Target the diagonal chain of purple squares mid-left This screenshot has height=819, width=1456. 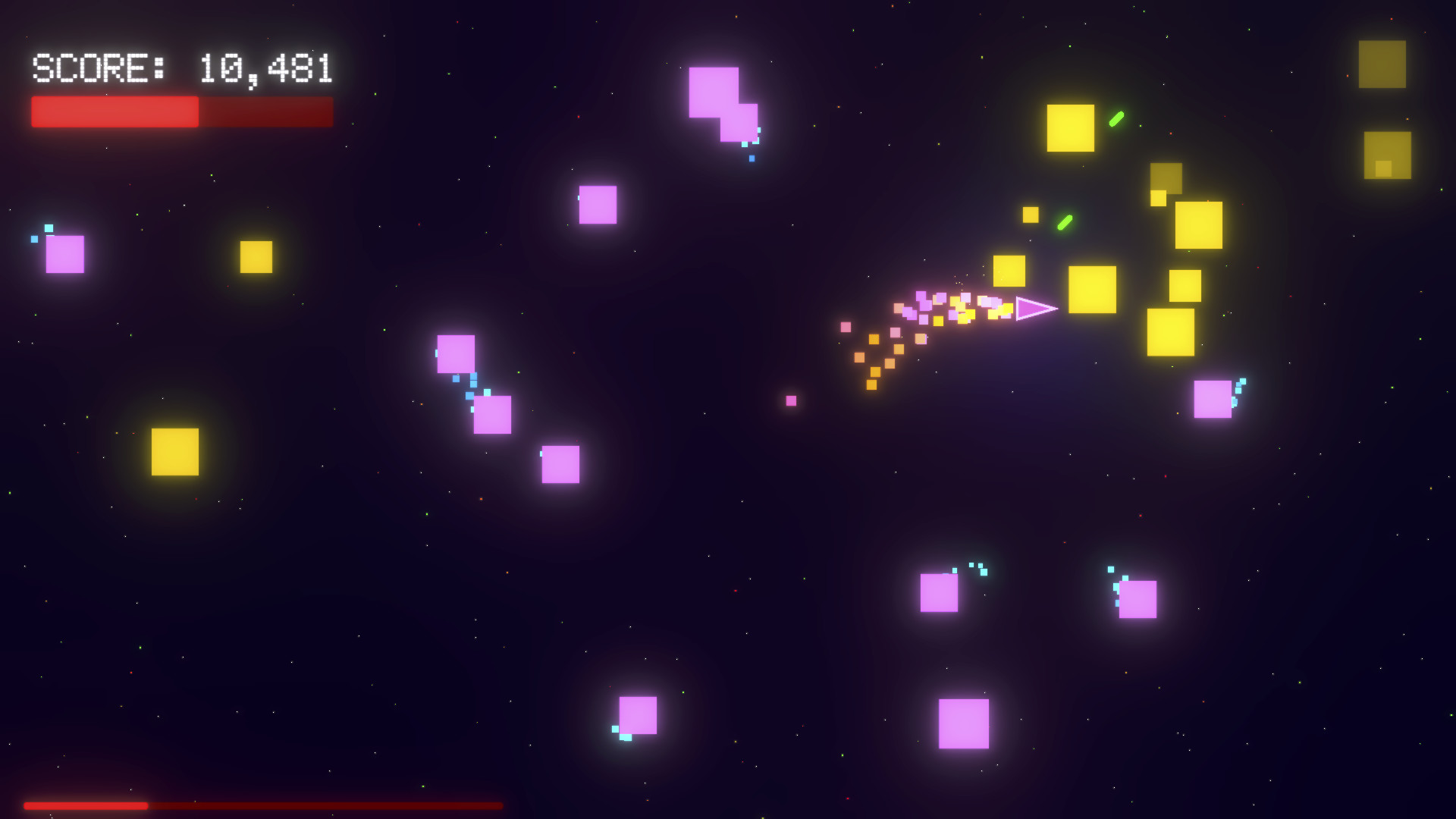pyautogui.click(x=491, y=415)
